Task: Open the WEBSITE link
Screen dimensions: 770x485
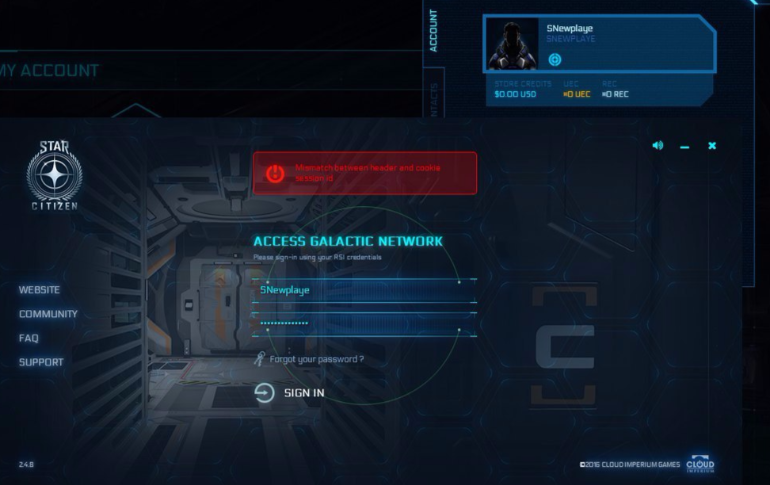Action: 40,290
